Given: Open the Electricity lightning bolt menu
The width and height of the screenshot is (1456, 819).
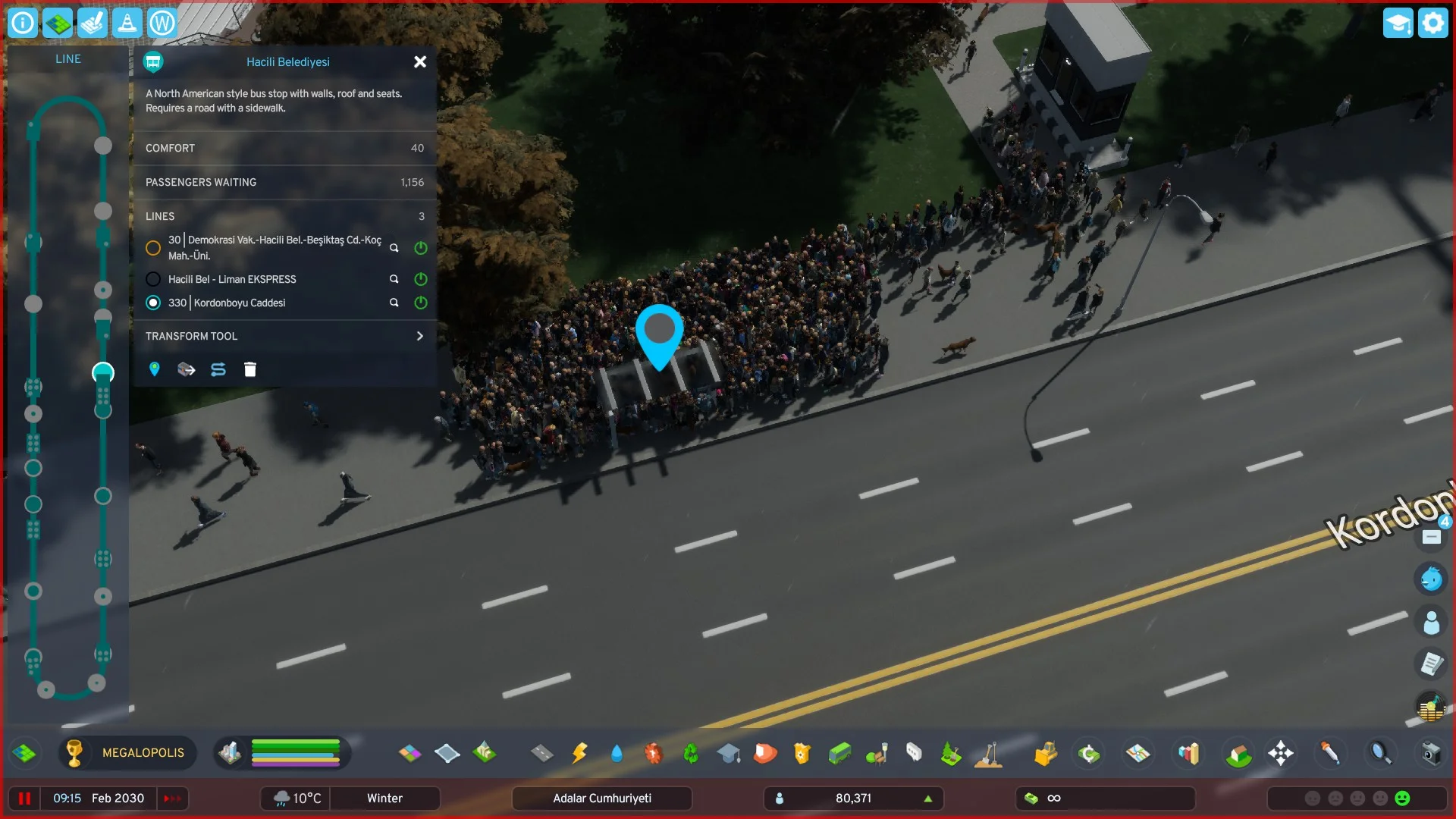Looking at the screenshot, I should click(579, 754).
